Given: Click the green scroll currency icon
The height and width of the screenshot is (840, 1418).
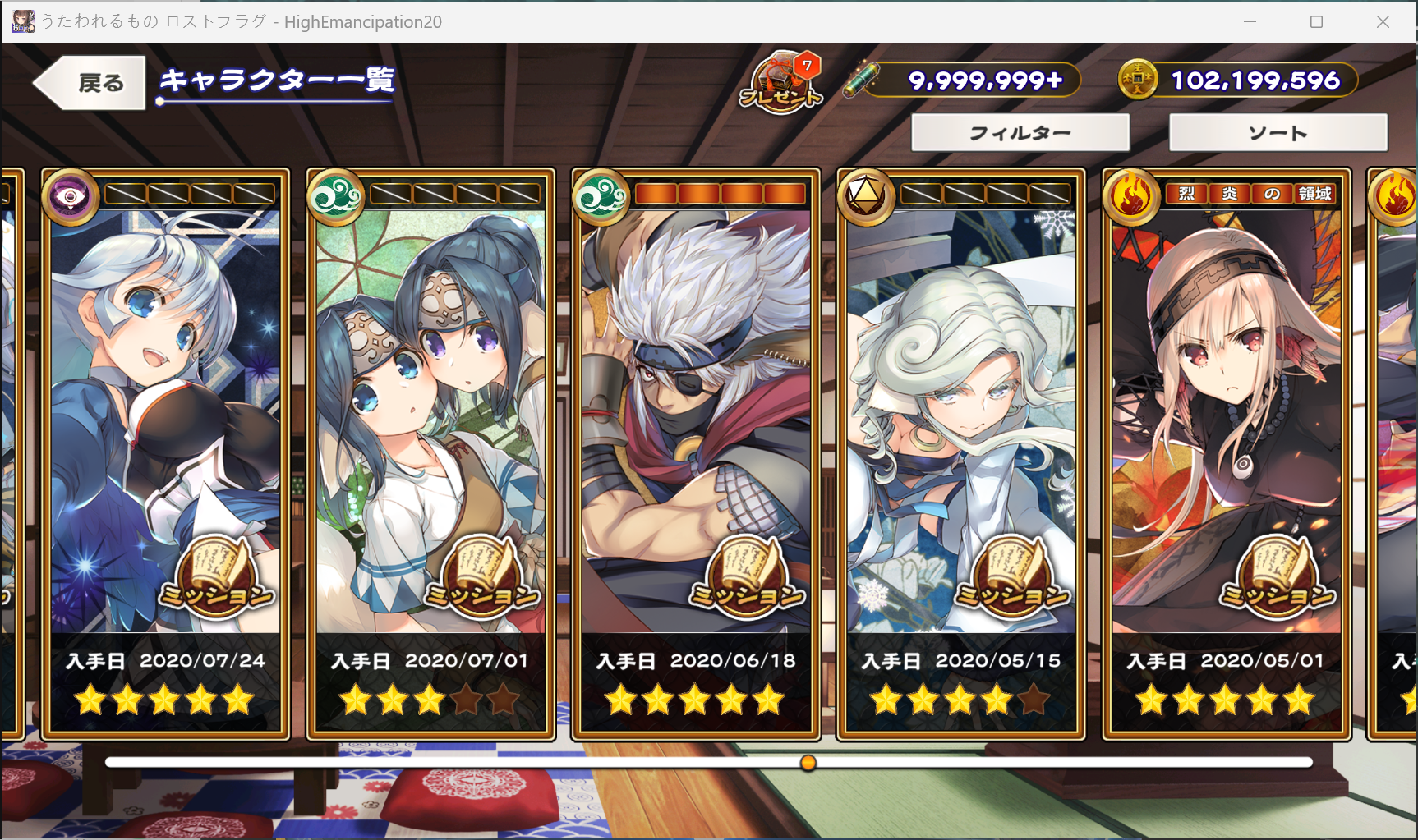Looking at the screenshot, I should click(x=862, y=80).
